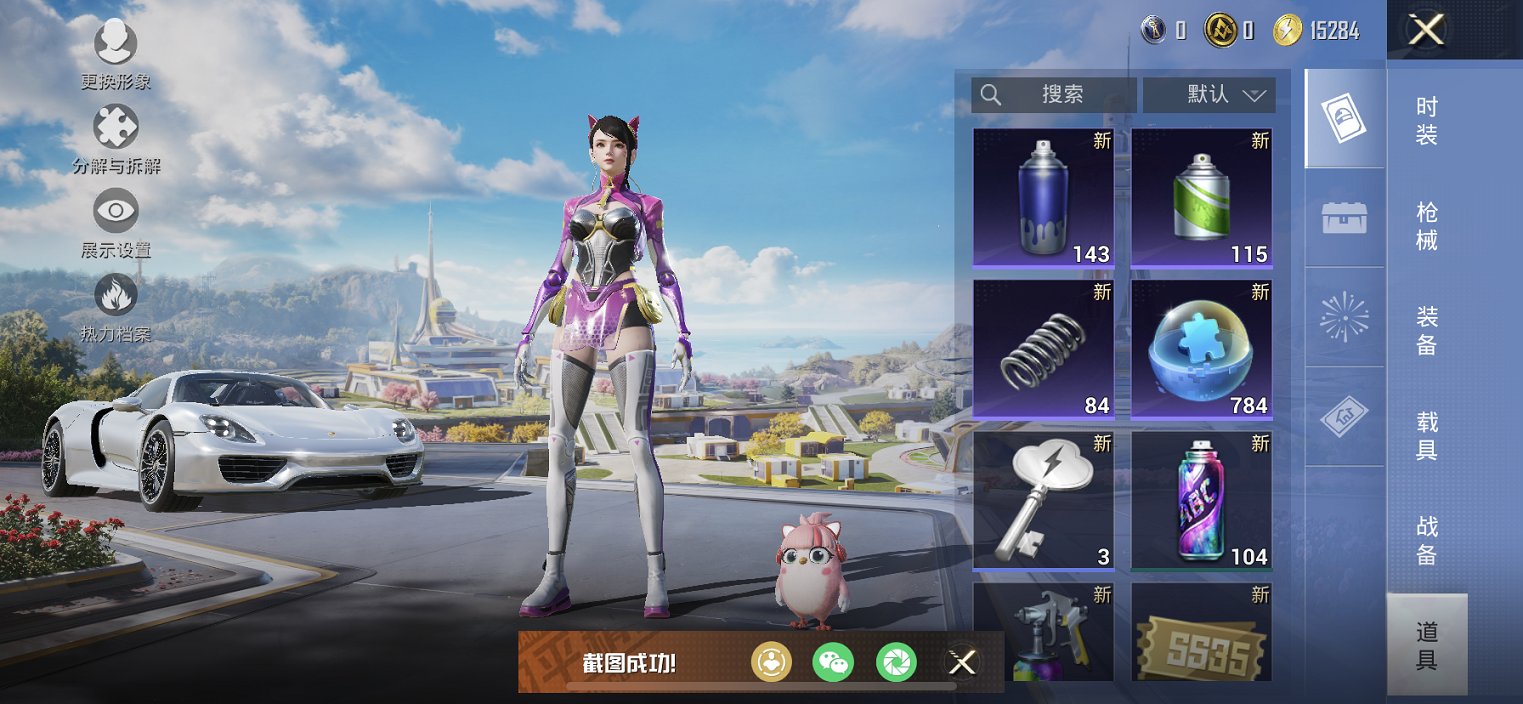This screenshot has width=1523, height=704.
Task: Click the 搜索 search field
Action: [1054, 95]
